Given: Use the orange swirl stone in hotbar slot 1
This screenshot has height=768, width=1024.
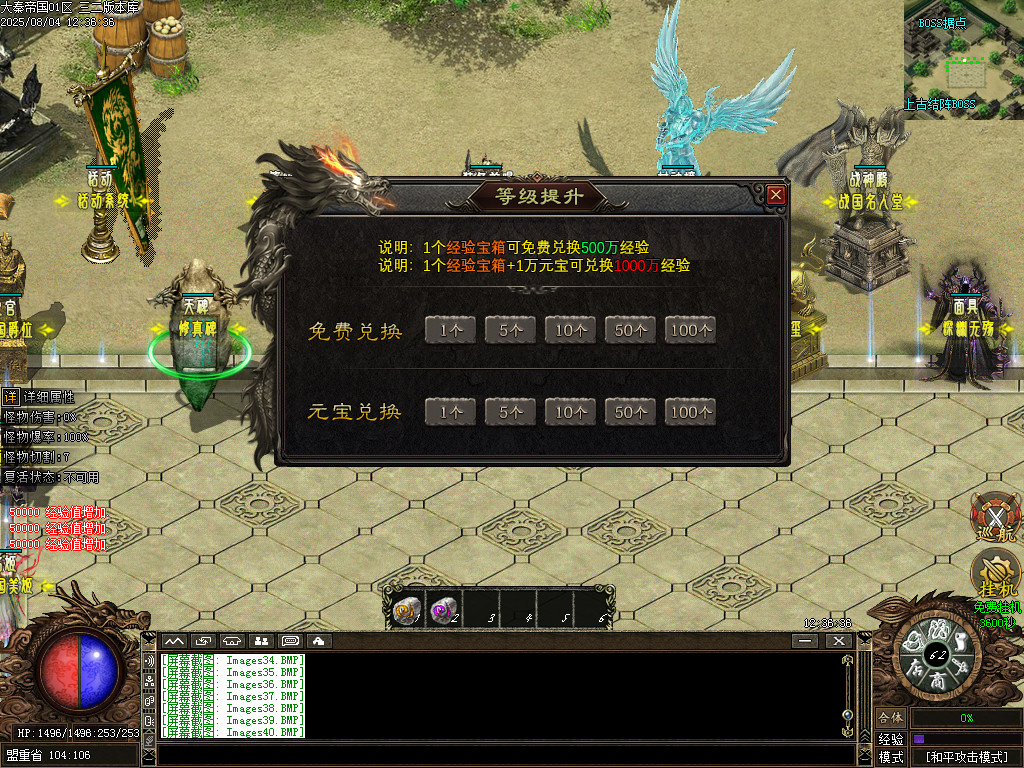Looking at the screenshot, I should [405, 610].
